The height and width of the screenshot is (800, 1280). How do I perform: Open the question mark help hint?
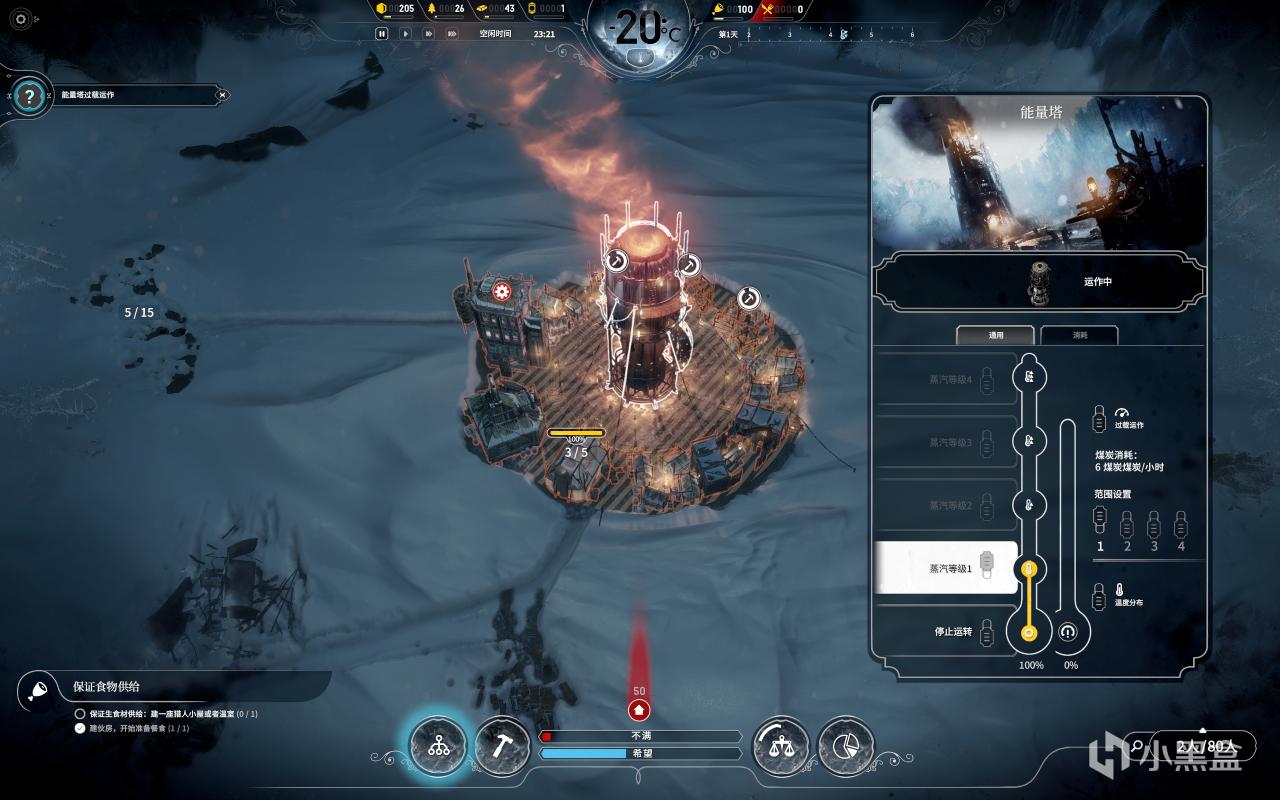click(30, 96)
